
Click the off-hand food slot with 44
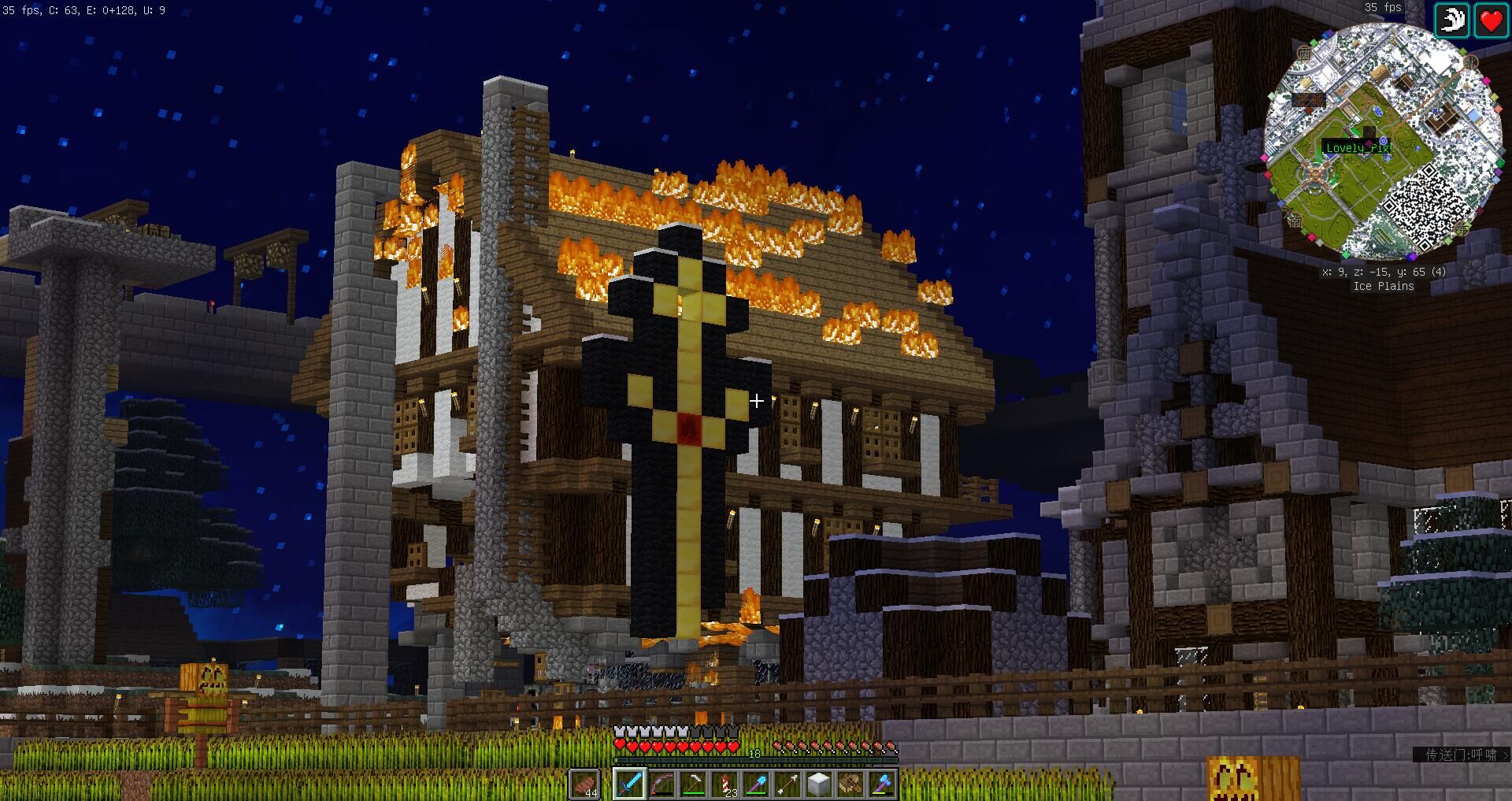(x=585, y=784)
